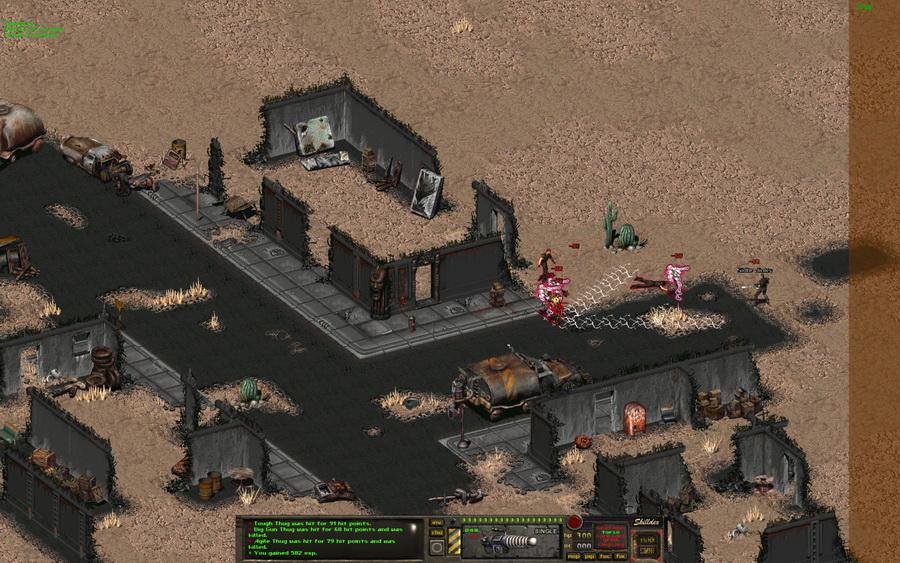Open the Pip-Boy with the PIP button

click(x=590, y=555)
